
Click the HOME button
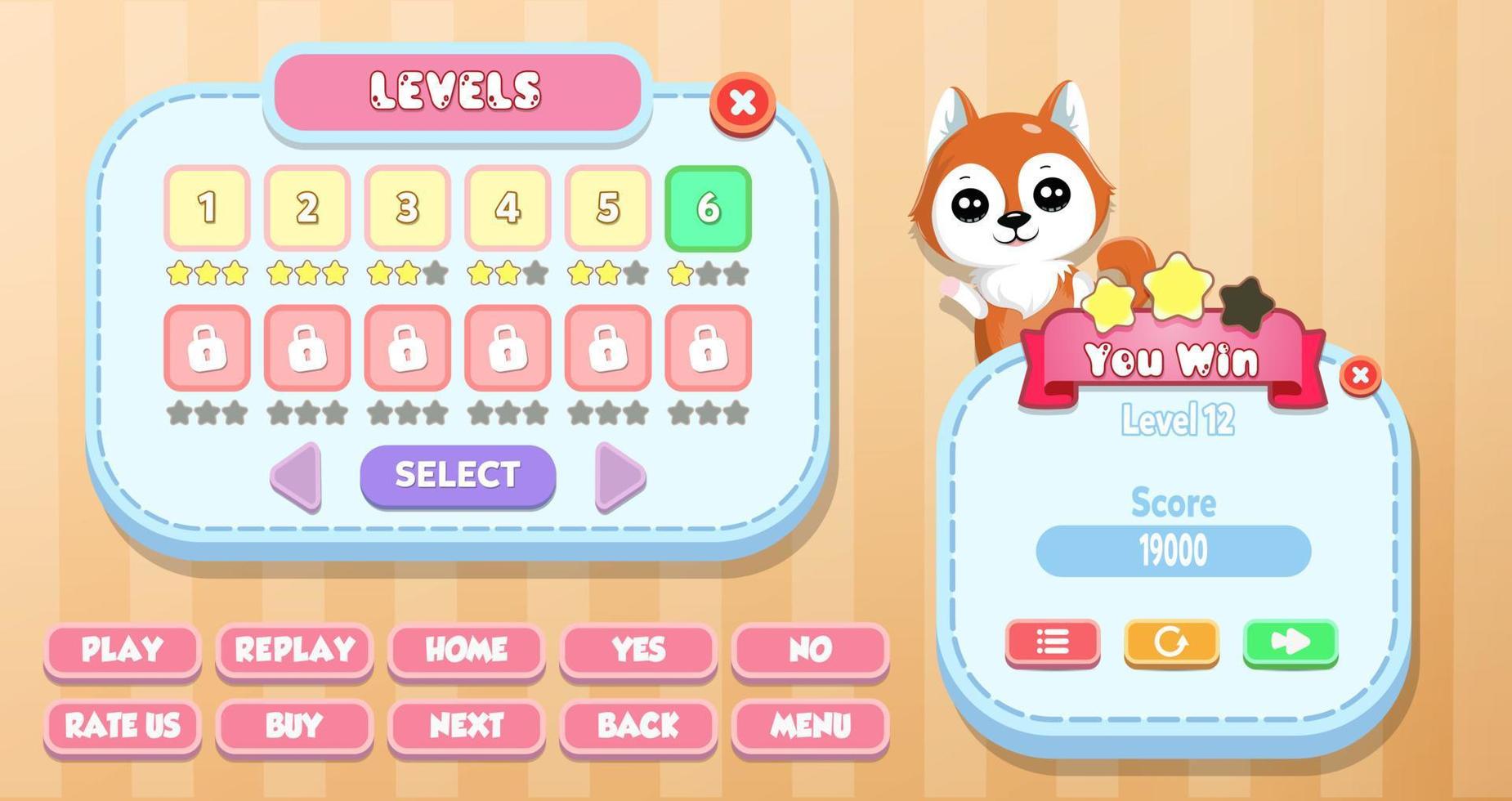click(466, 650)
